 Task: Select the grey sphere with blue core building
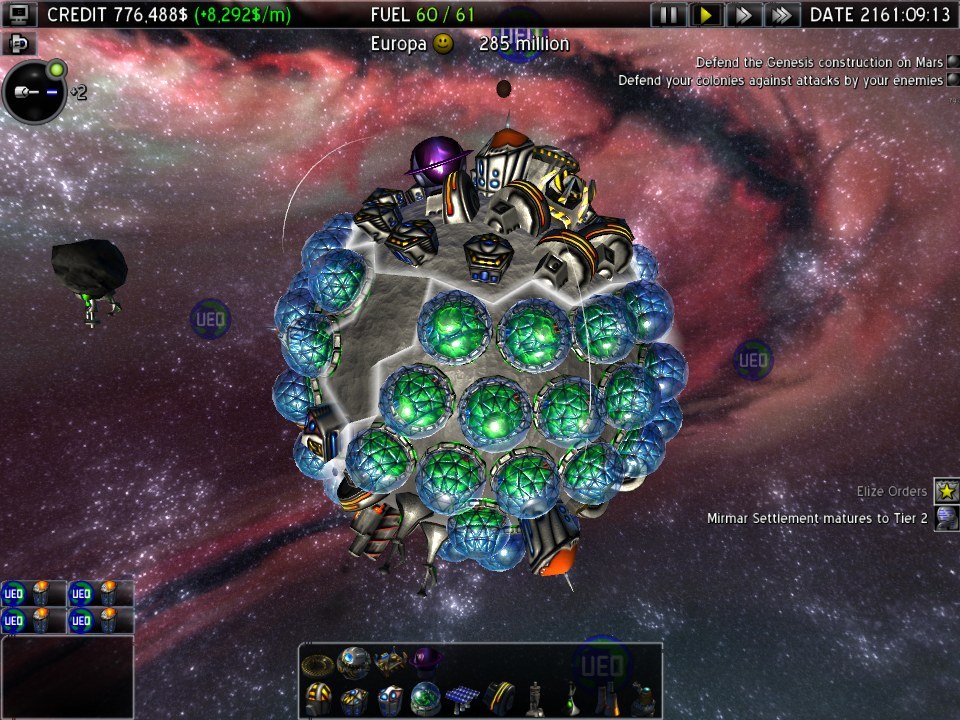(x=354, y=660)
